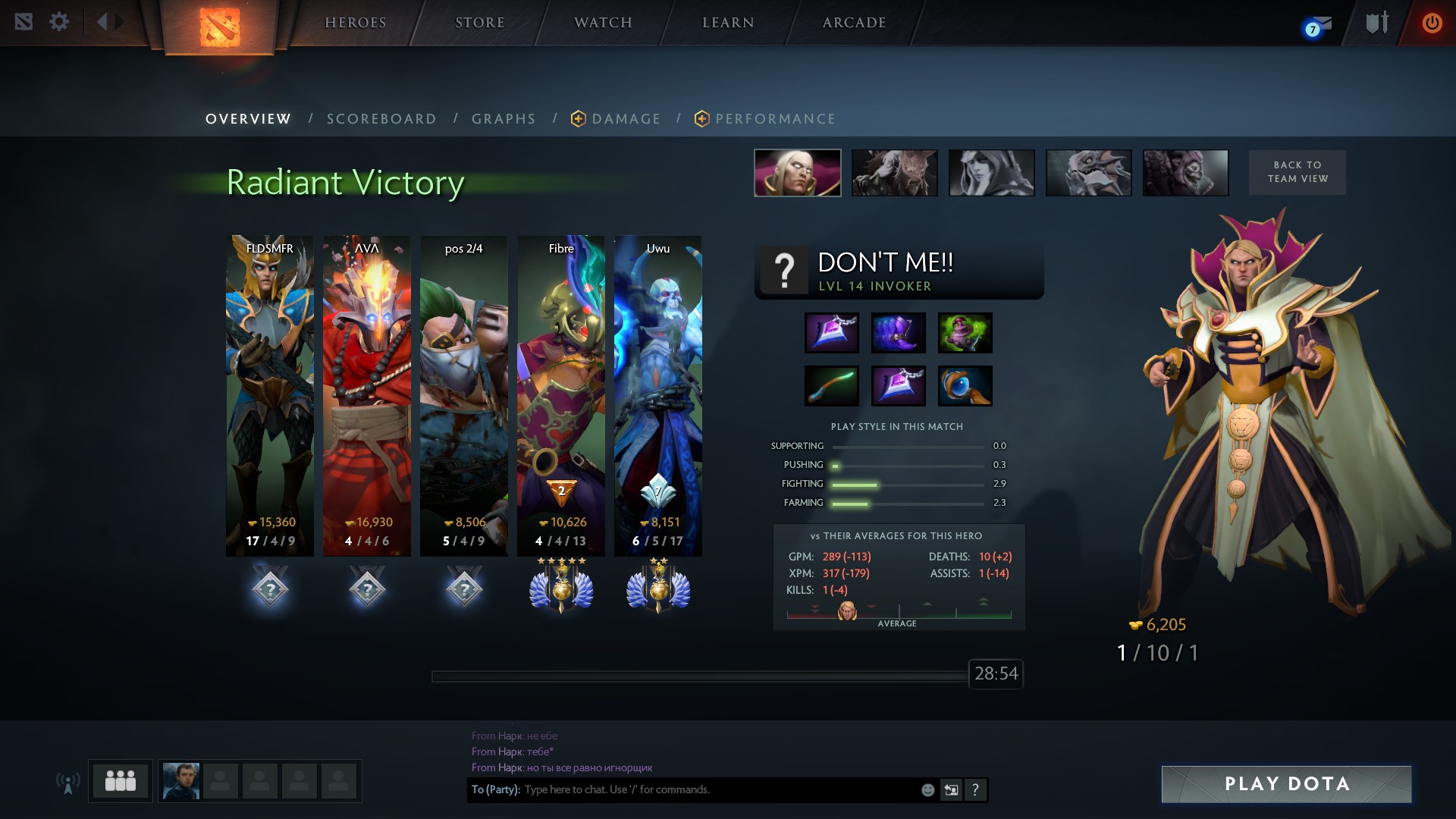The width and height of the screenshot is (1456, 819).
Task: Open the Arcade section
Action: (854, 23)
